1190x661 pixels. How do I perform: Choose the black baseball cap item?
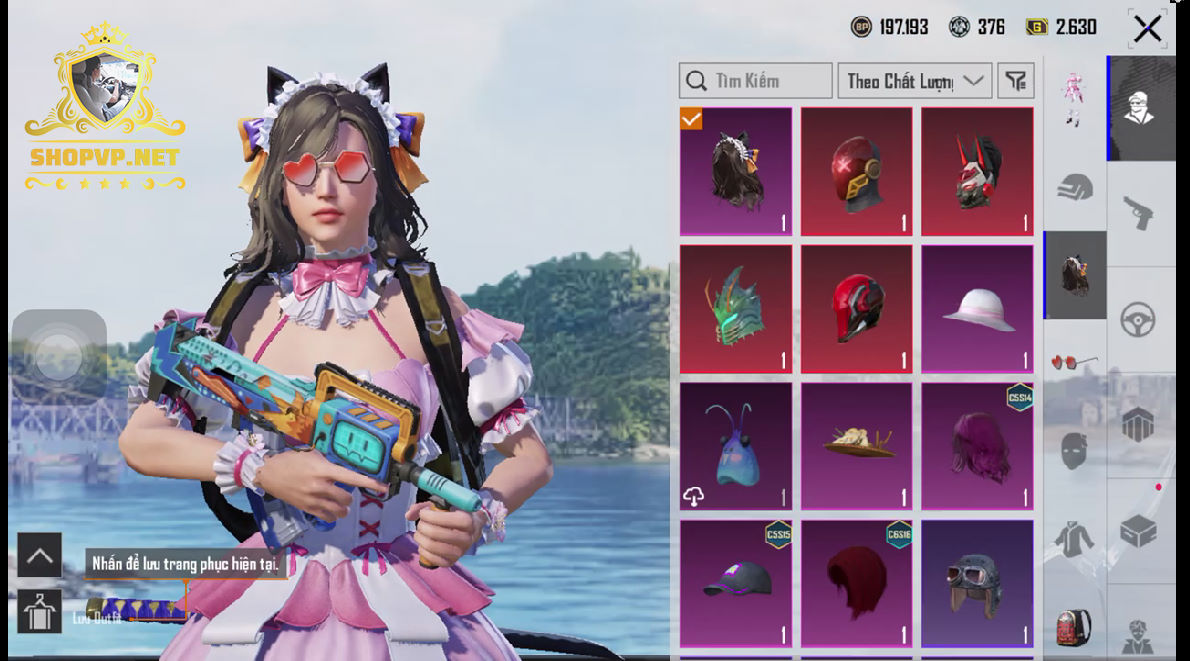[x=736, y=583]
